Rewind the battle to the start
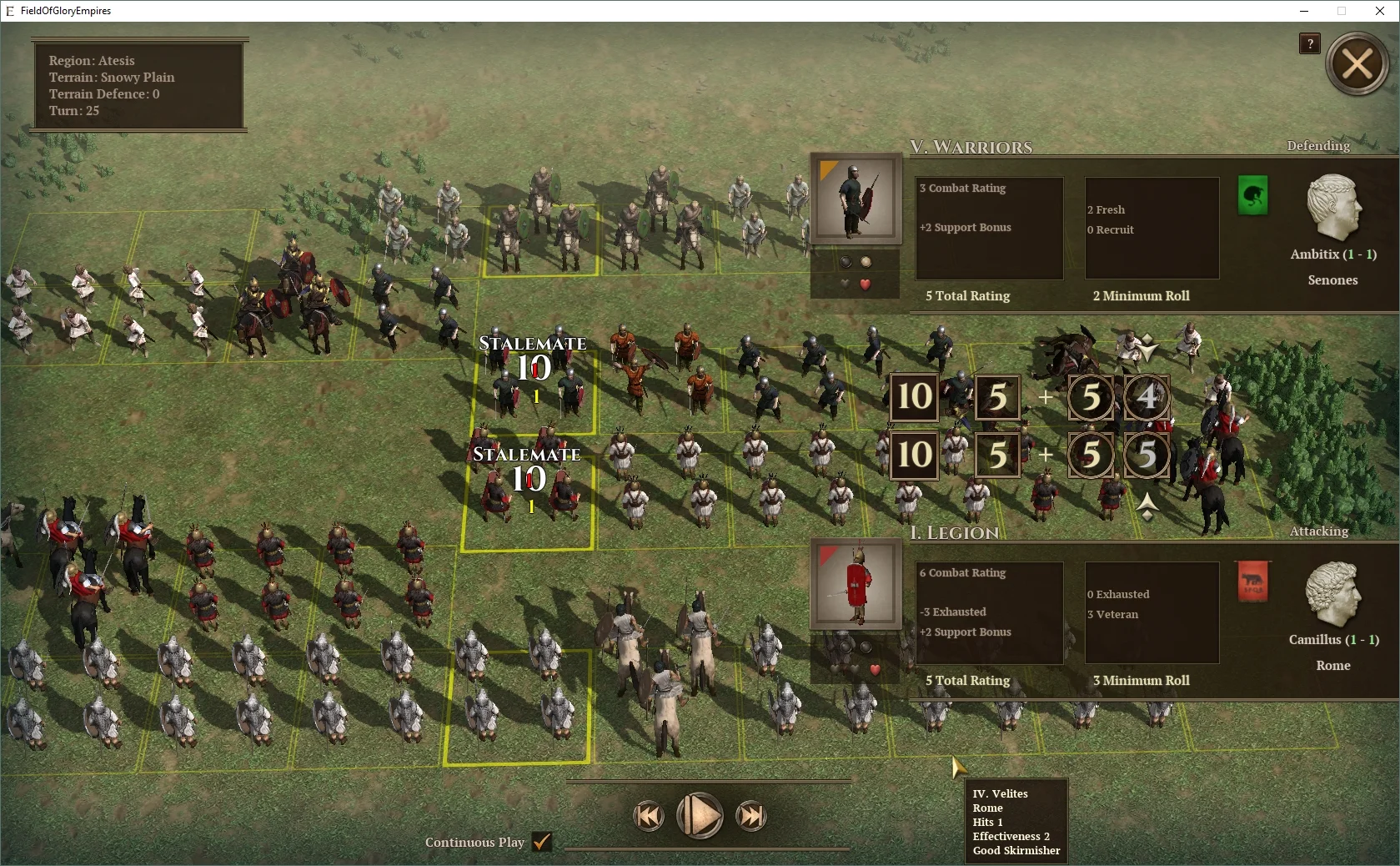 649,816
